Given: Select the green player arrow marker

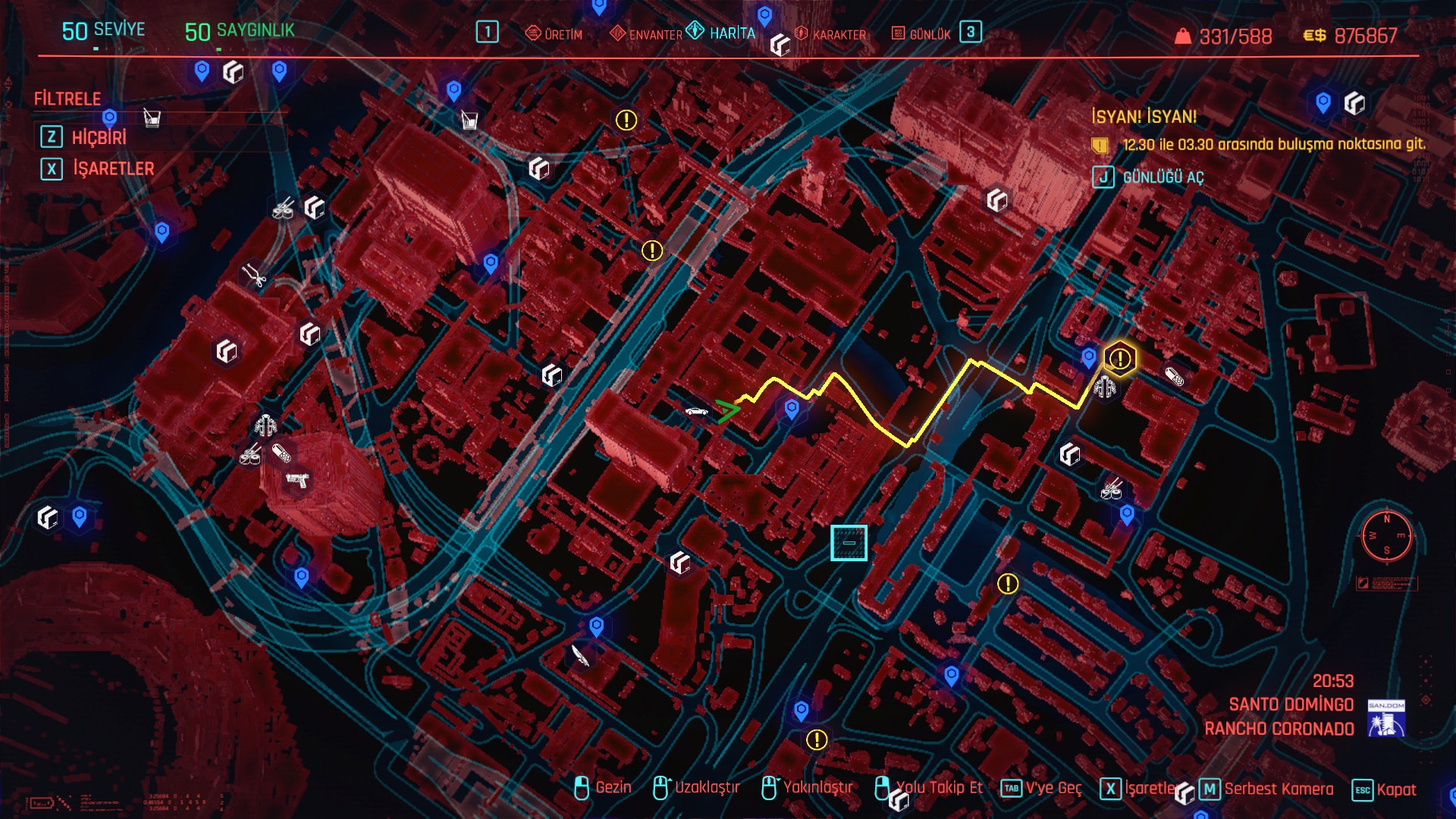Looking at the screenshot, I should pyautogui.click(x=726, y=410).
